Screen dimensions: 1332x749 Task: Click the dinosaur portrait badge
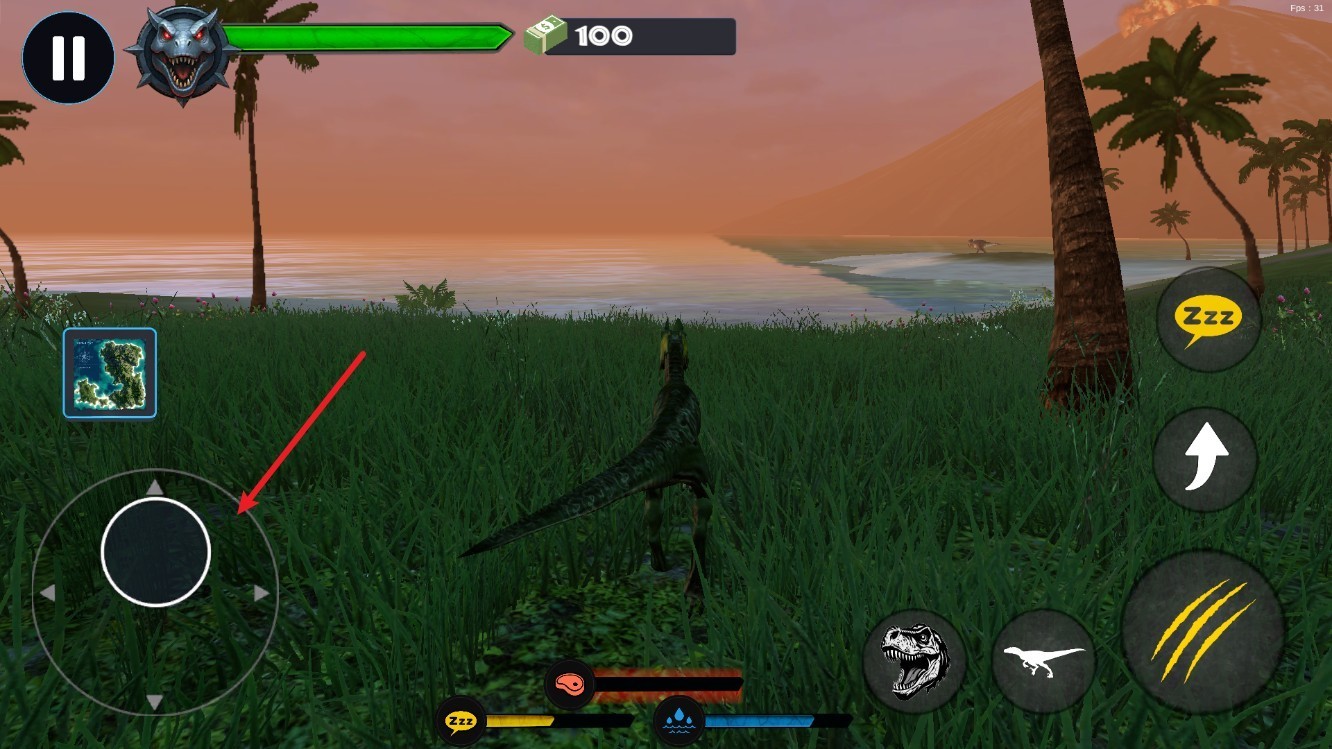[182, 55]
